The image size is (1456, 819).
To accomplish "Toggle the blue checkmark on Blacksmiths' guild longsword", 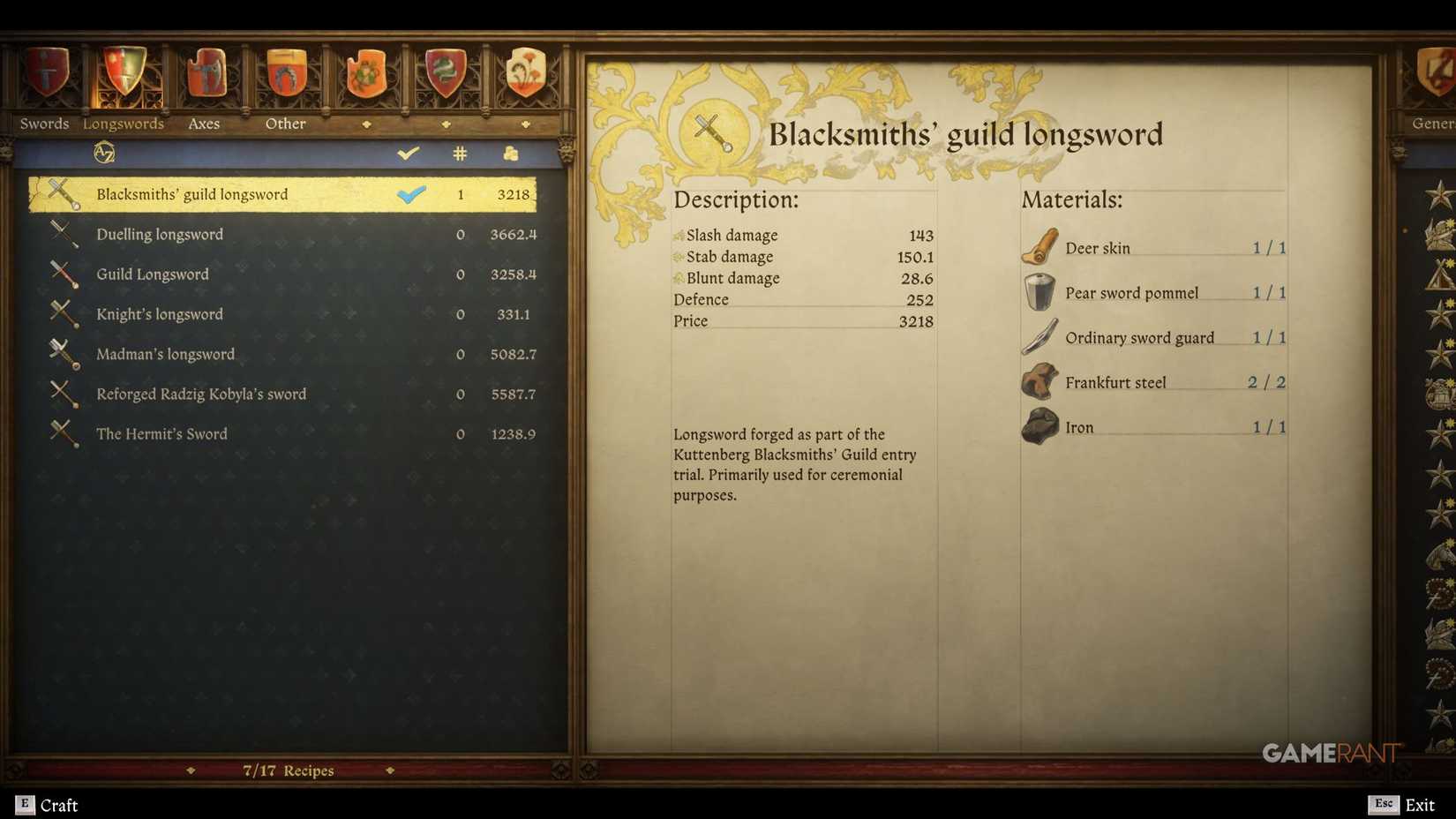I will [411, 194].
